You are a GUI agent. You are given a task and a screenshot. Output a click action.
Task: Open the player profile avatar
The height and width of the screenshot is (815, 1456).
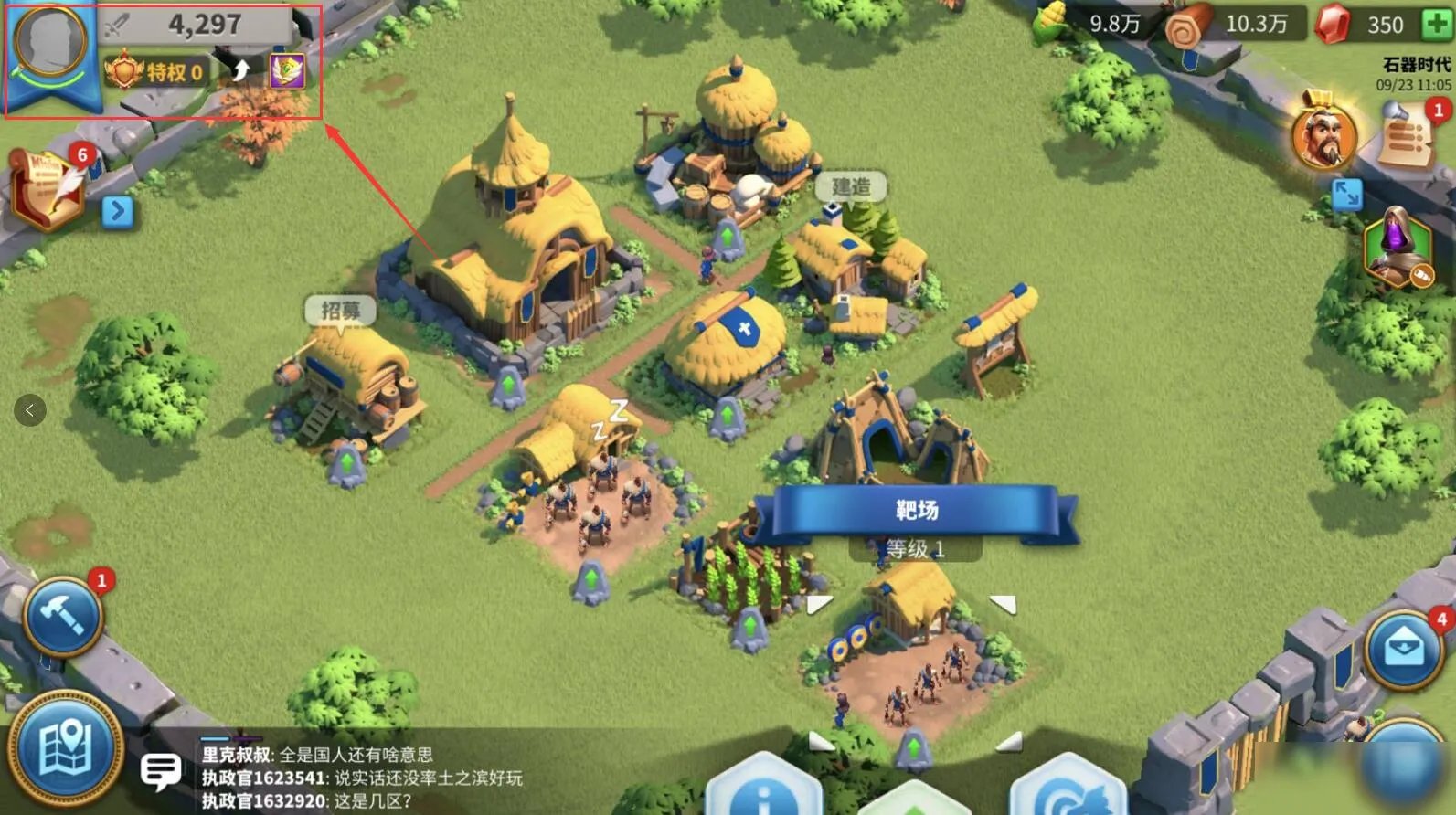point(49,40)
